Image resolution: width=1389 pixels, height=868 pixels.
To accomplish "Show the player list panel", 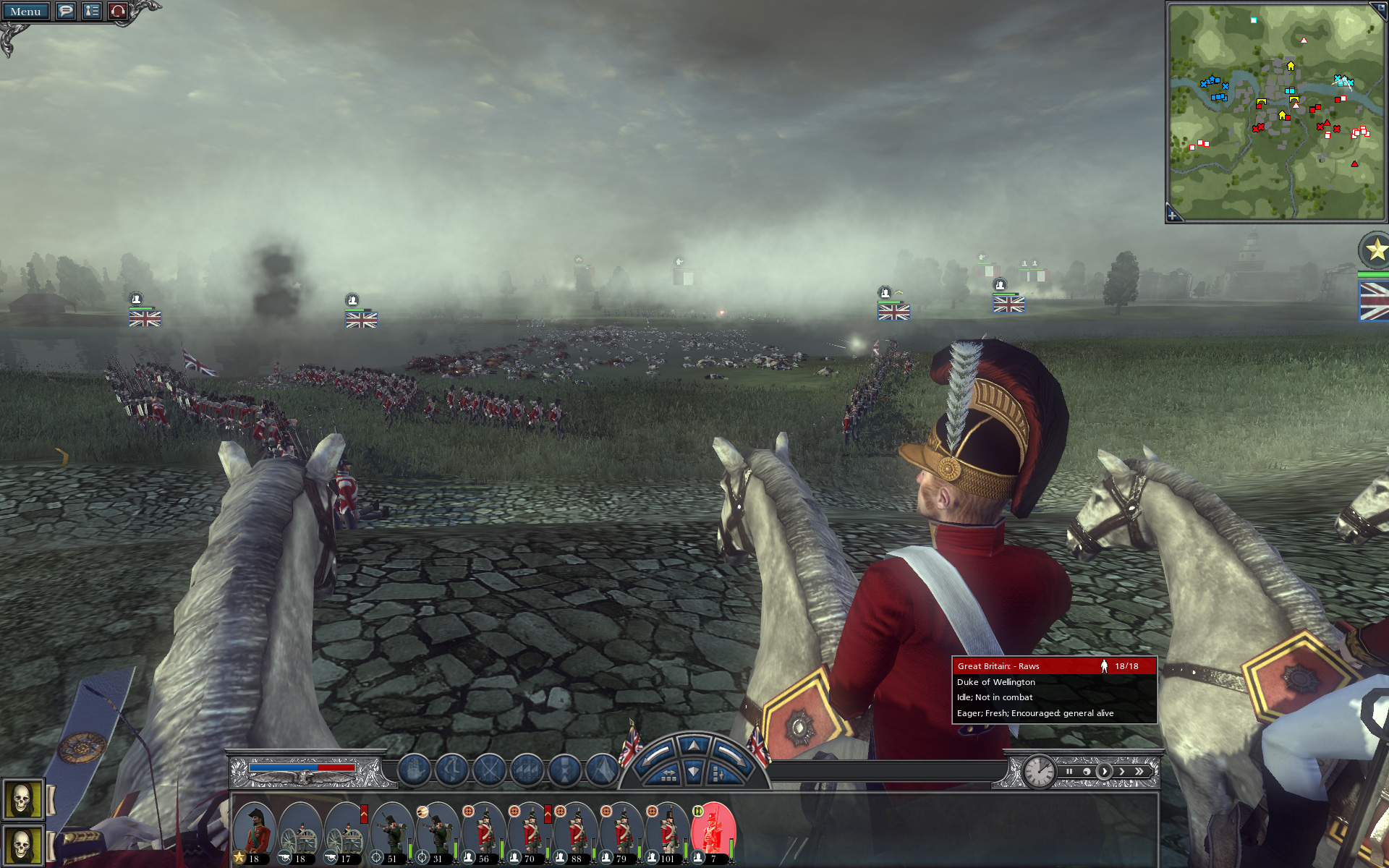I will click(92, 12).
